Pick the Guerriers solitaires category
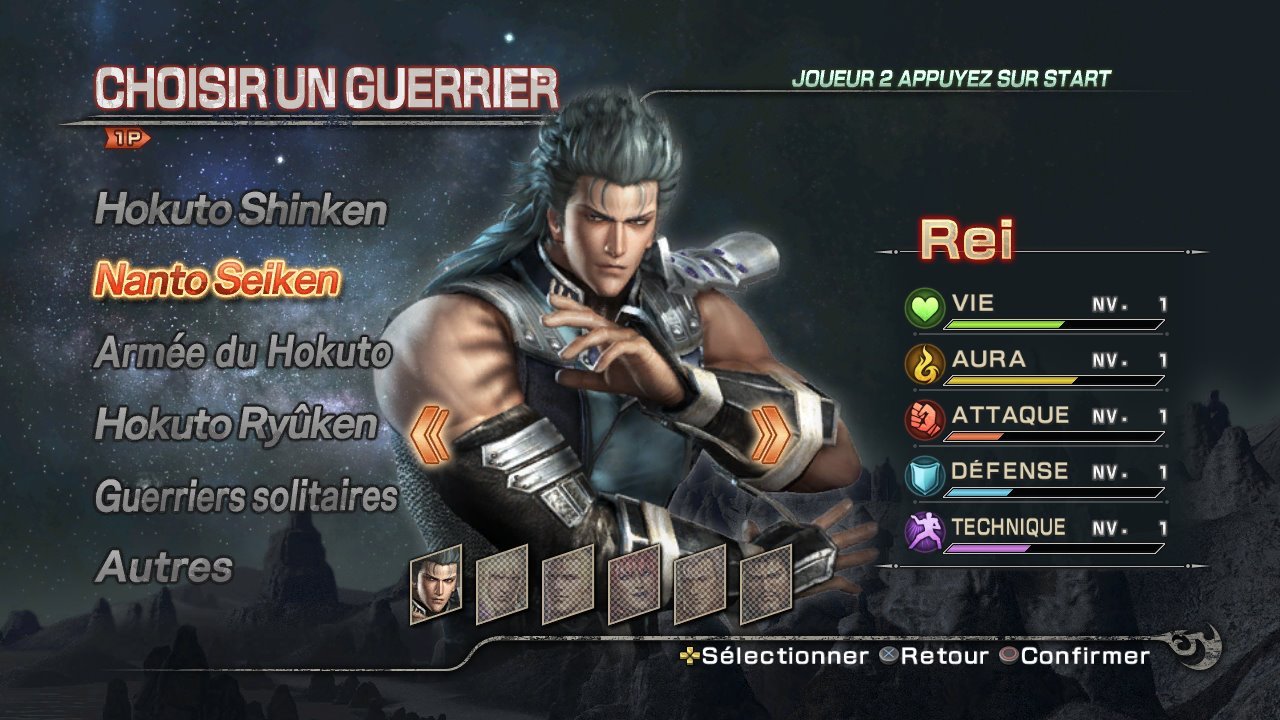The image size is (1280, 720). pos(246,496)
